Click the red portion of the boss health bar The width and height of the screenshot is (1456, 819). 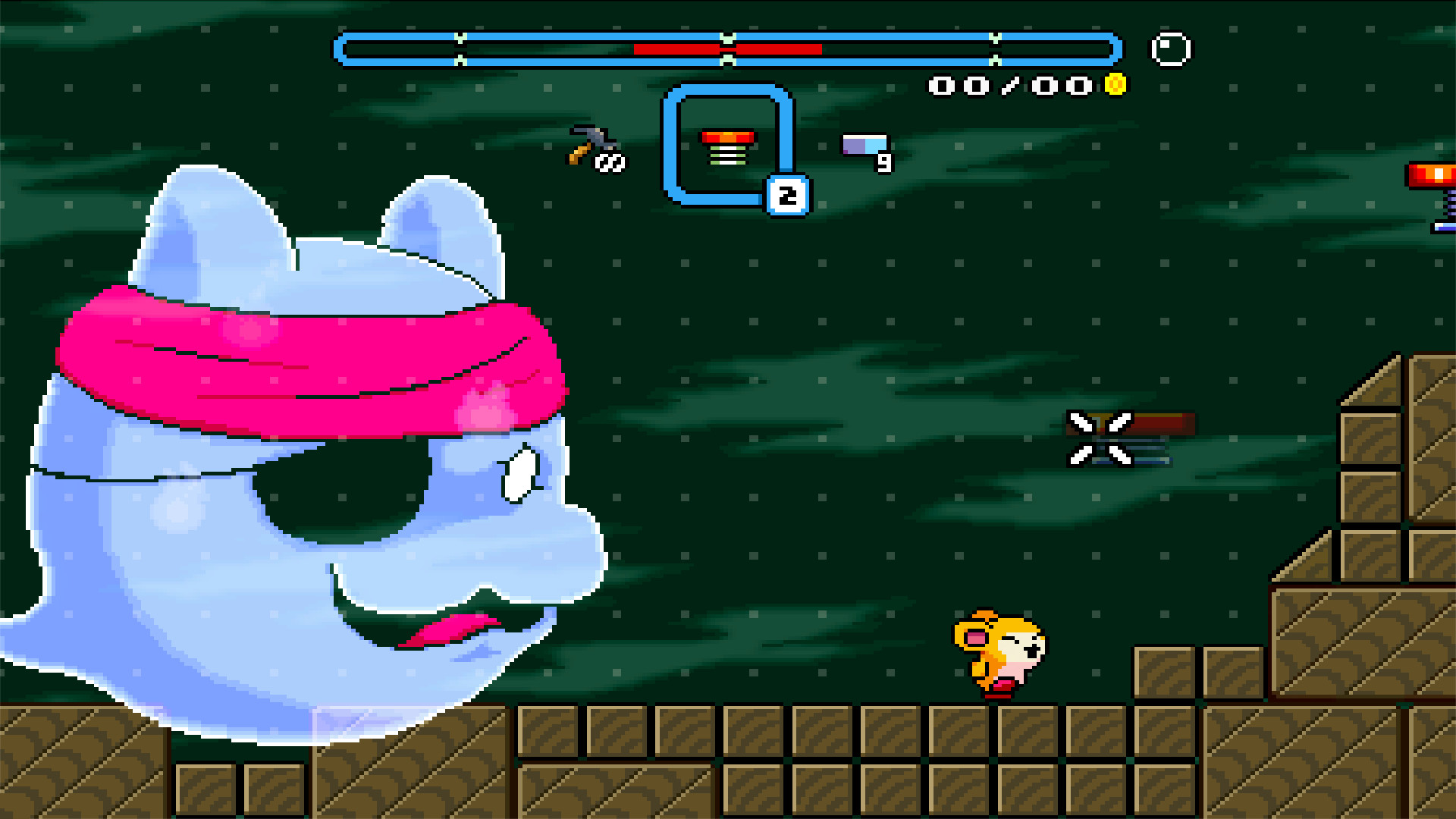682,48
